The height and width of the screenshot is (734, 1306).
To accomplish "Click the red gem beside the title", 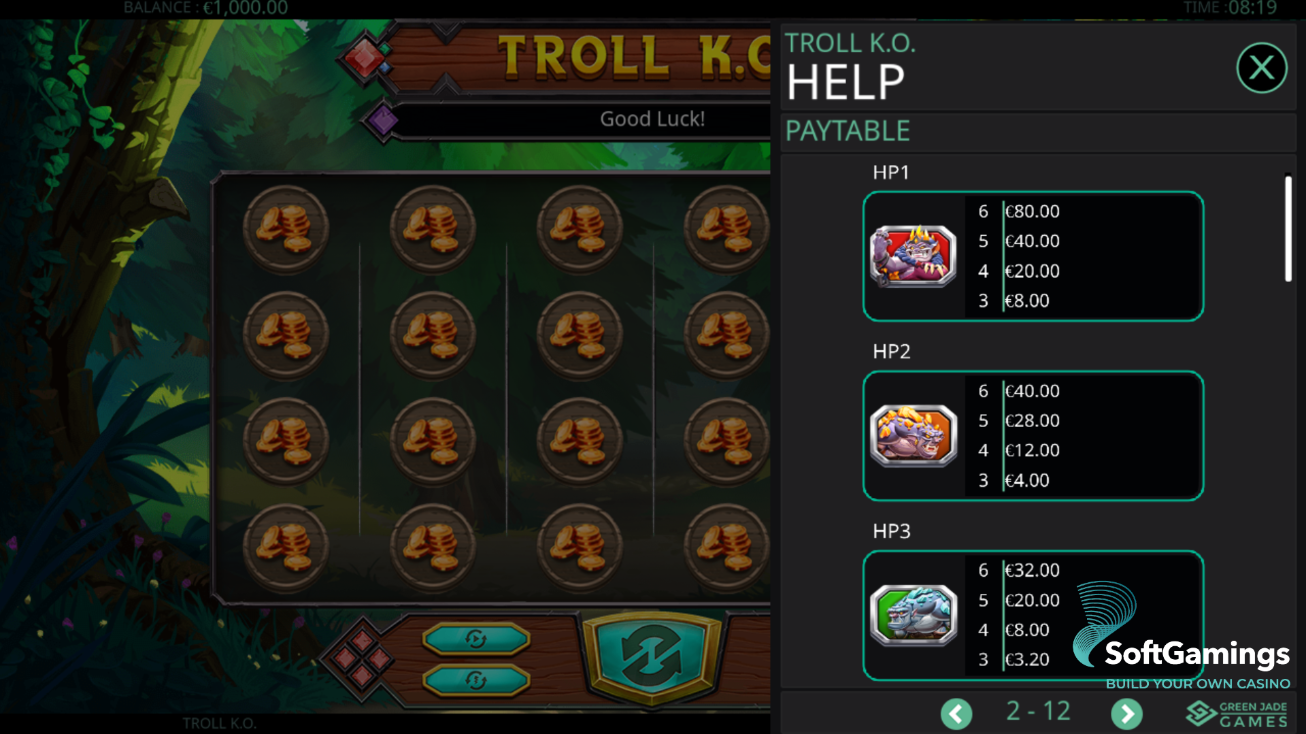I will tap(365, 58).
